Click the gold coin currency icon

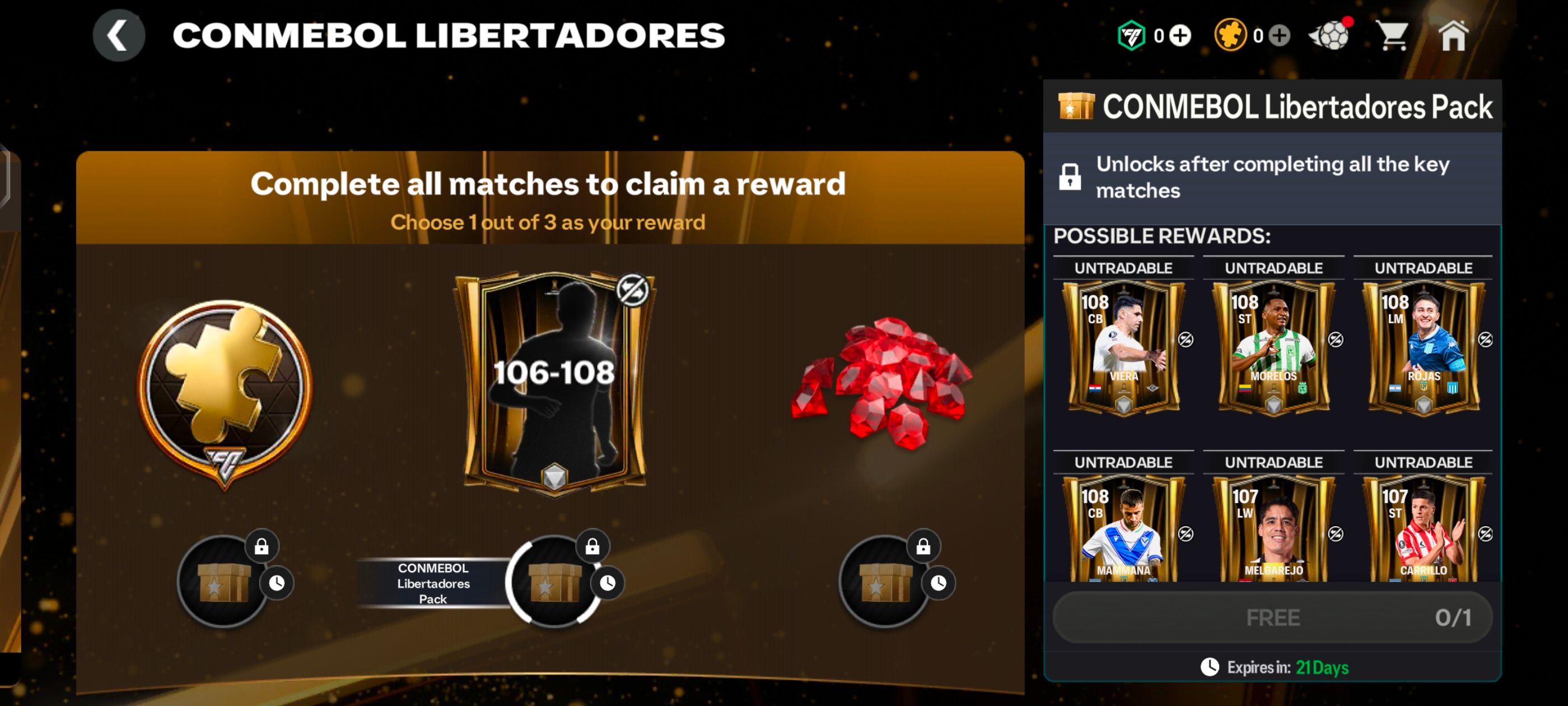(x=1231, y=35)
